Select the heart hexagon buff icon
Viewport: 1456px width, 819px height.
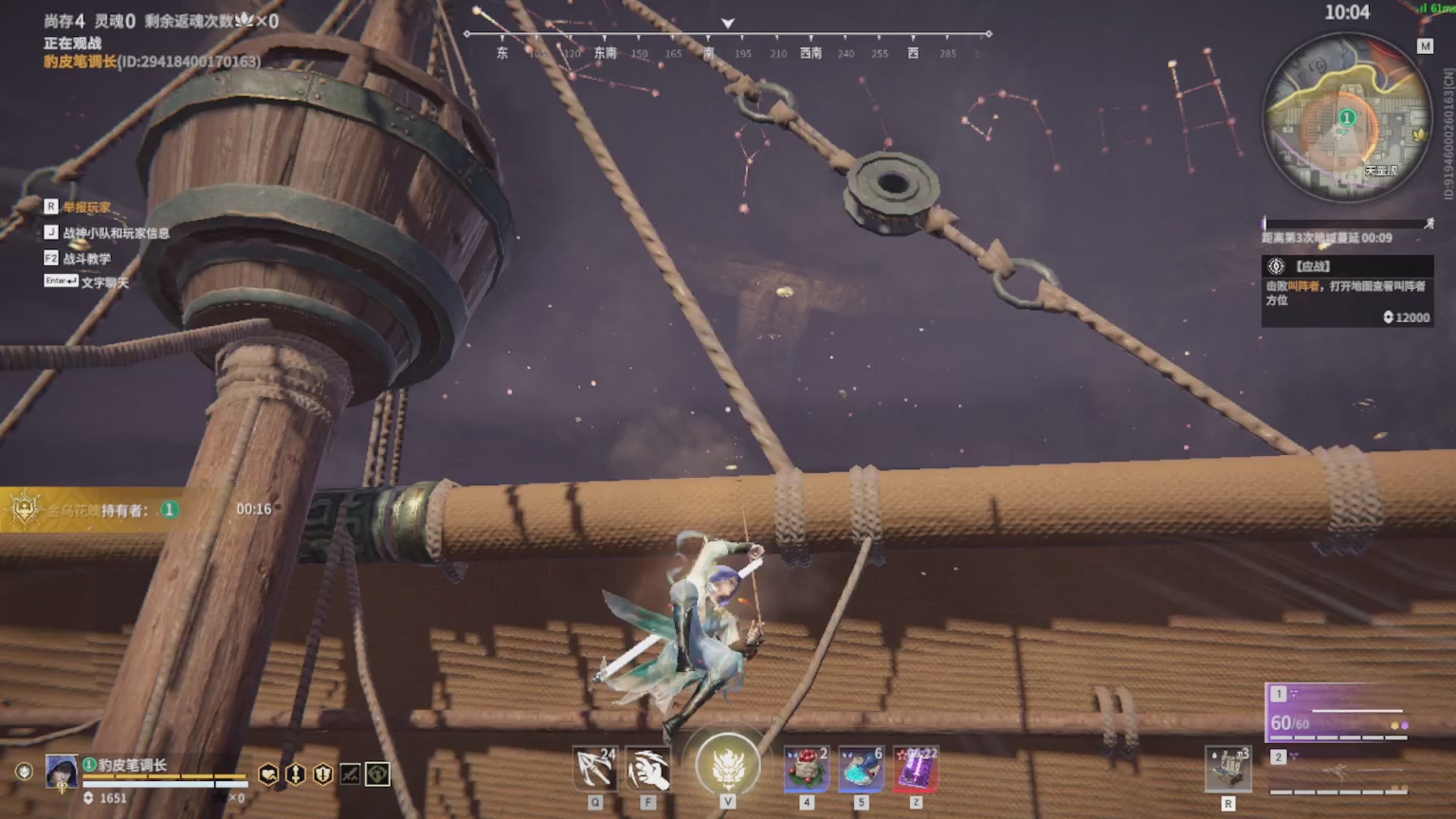[269, 774]
